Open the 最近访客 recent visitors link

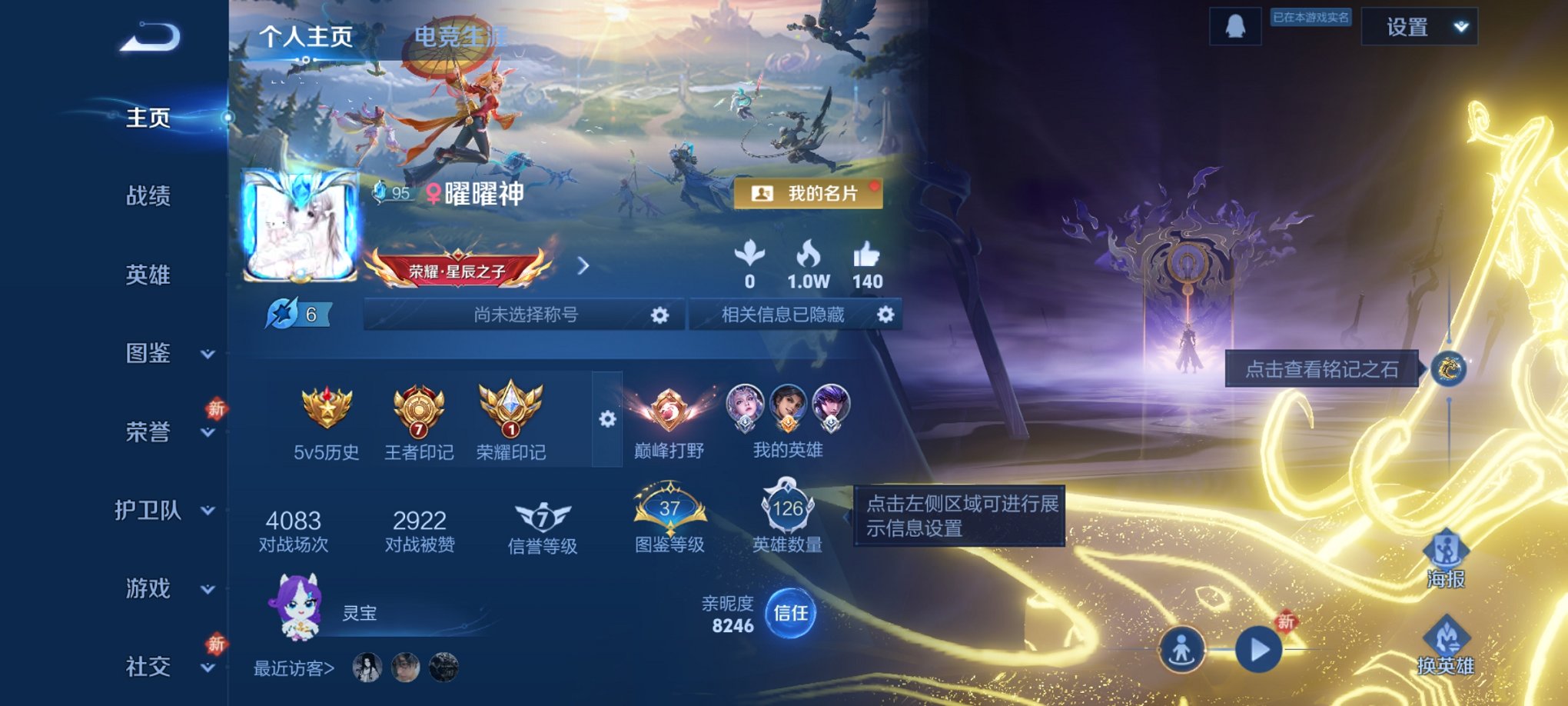[293, 669]
